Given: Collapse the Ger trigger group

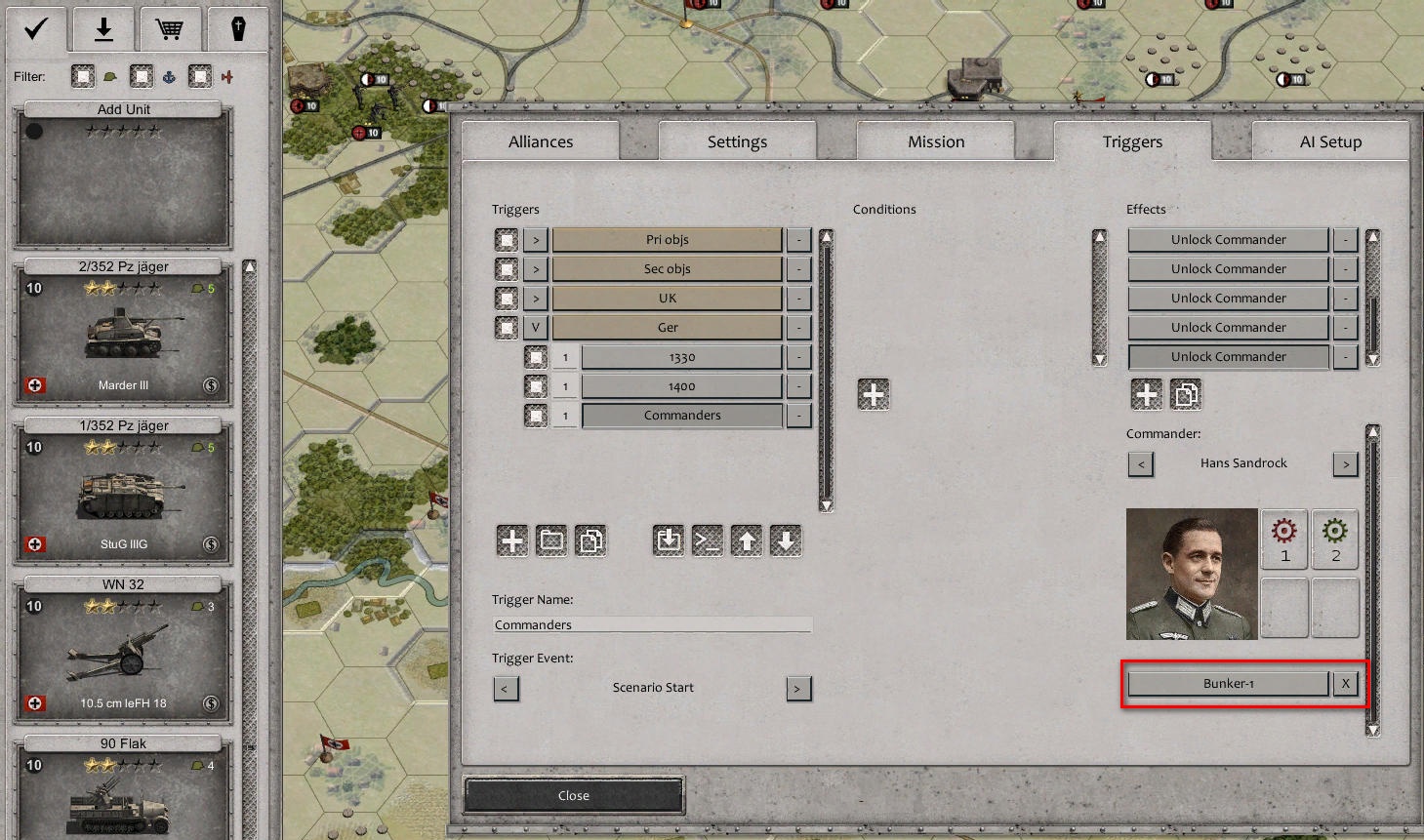Looking at the screenshot, I should [534, 327].
